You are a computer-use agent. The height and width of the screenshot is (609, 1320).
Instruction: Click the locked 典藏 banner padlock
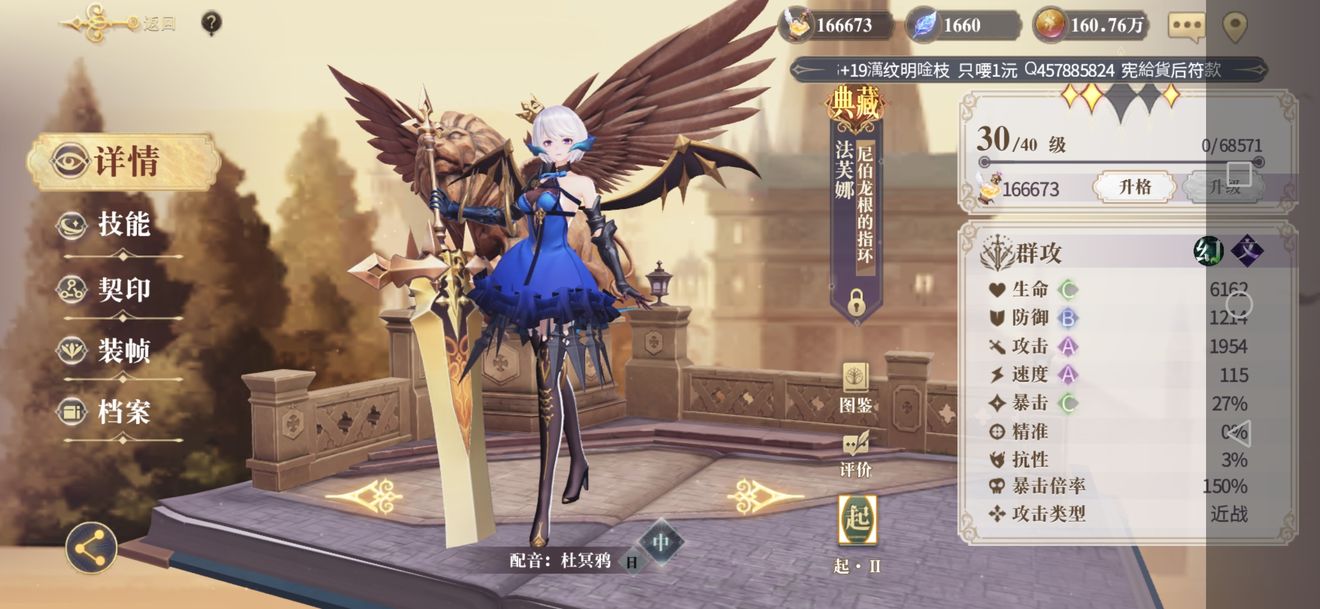[x=856, y=299]
